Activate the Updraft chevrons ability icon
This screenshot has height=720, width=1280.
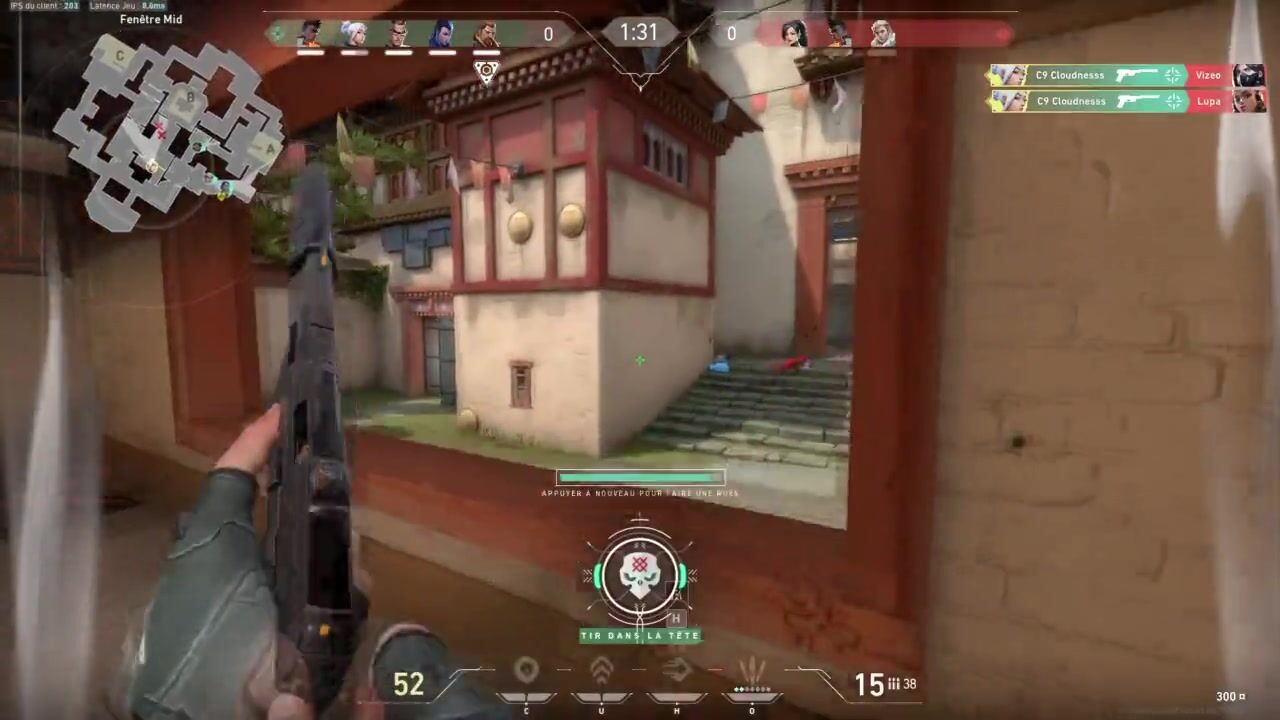601,671
